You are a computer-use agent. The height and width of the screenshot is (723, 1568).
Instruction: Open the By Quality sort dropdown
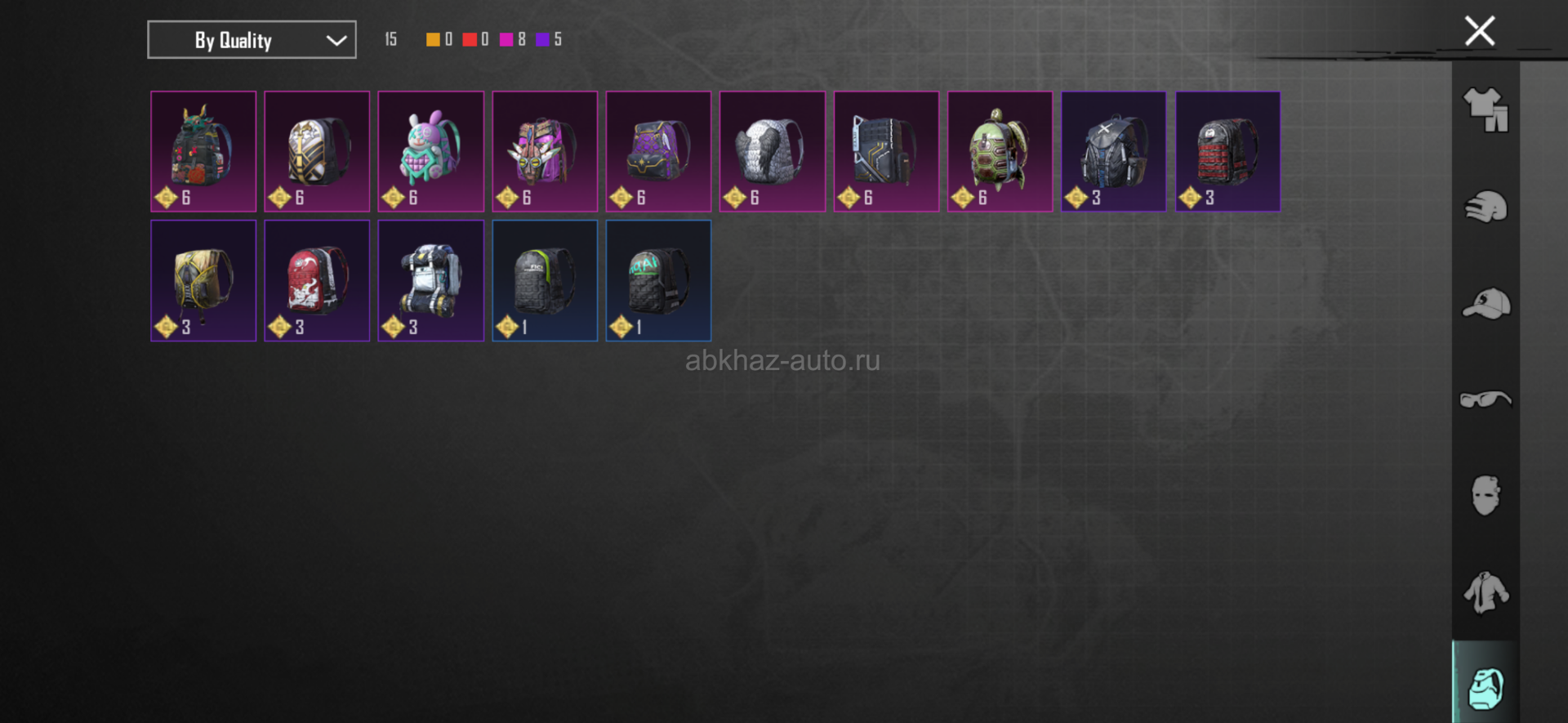(252, 40)
